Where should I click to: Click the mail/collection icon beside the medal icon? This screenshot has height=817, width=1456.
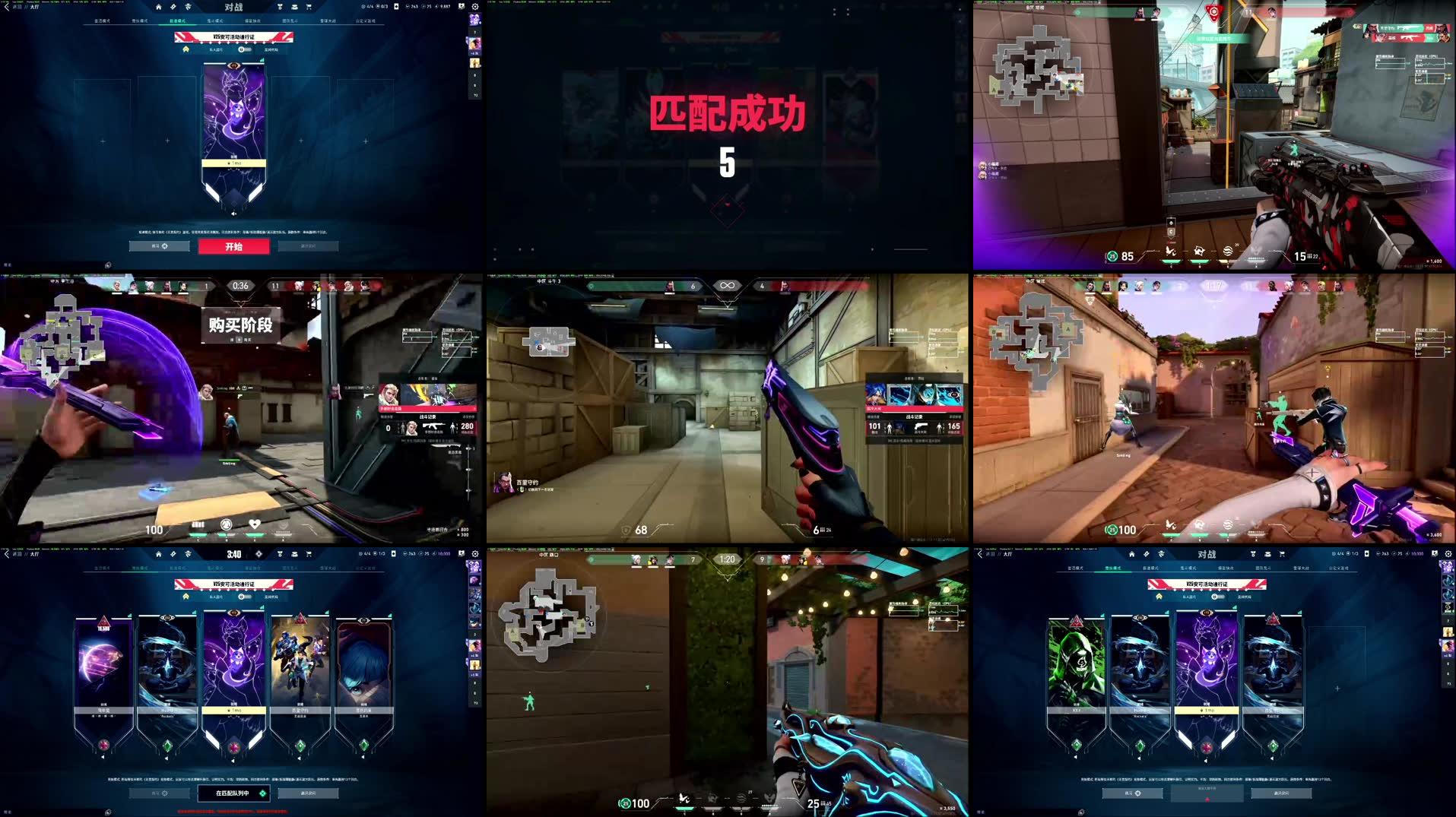pos(294,7)
